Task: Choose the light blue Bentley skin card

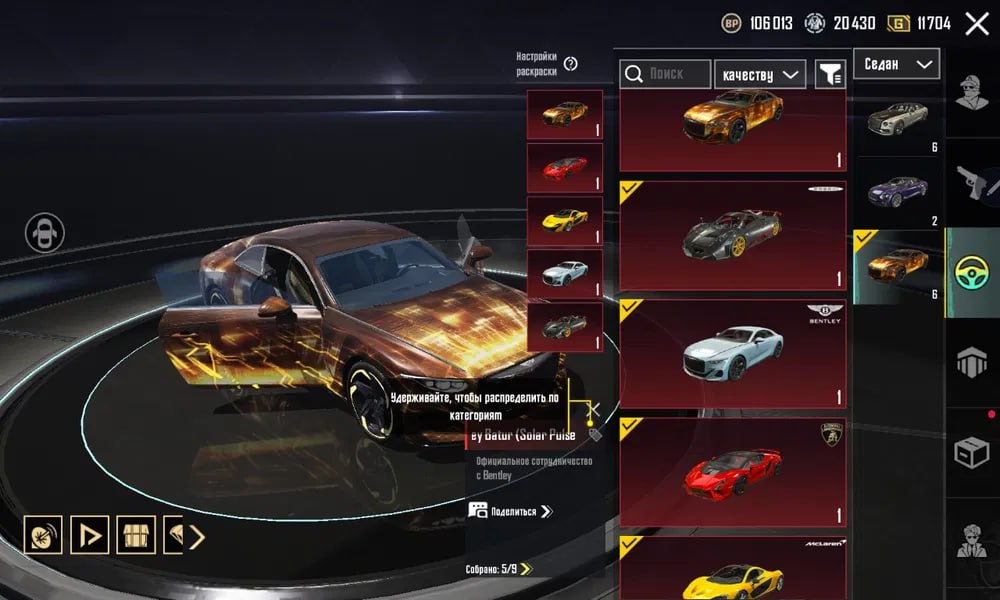Action: pos(732,354)
